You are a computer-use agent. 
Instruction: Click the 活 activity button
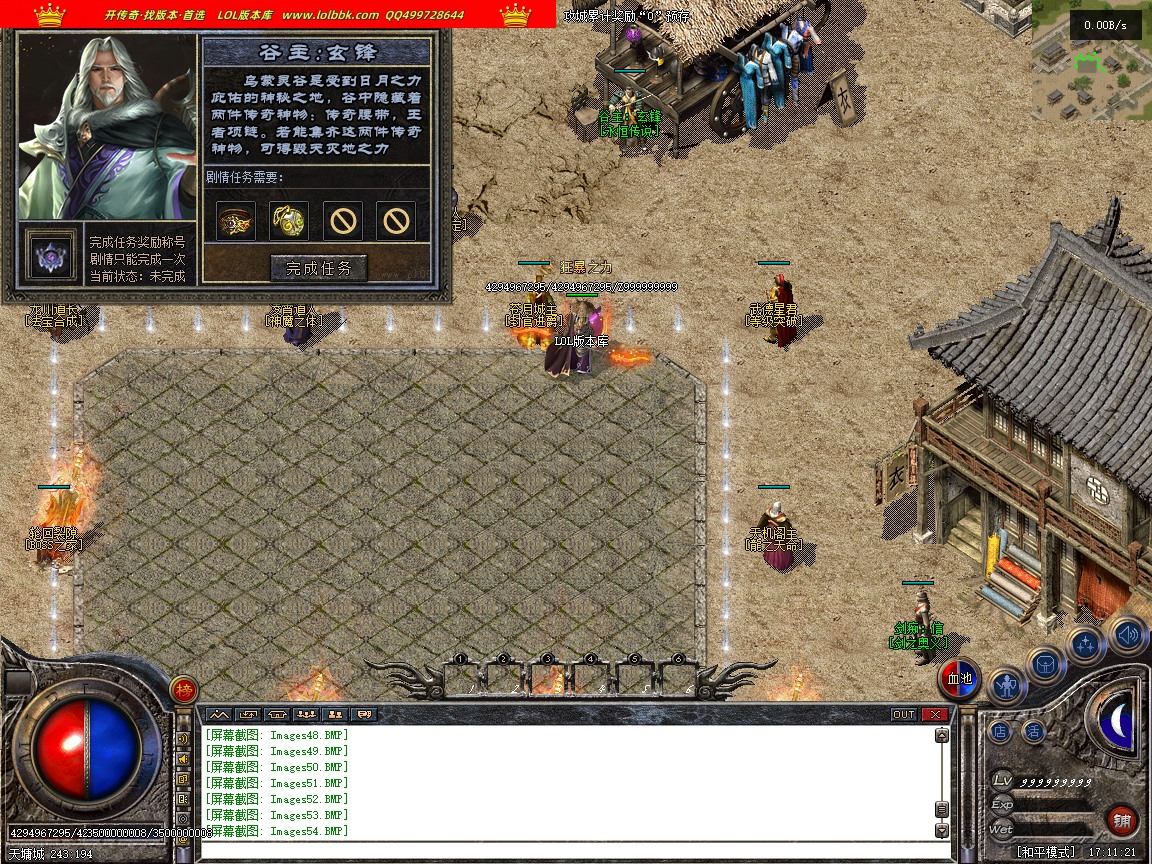1033,731
